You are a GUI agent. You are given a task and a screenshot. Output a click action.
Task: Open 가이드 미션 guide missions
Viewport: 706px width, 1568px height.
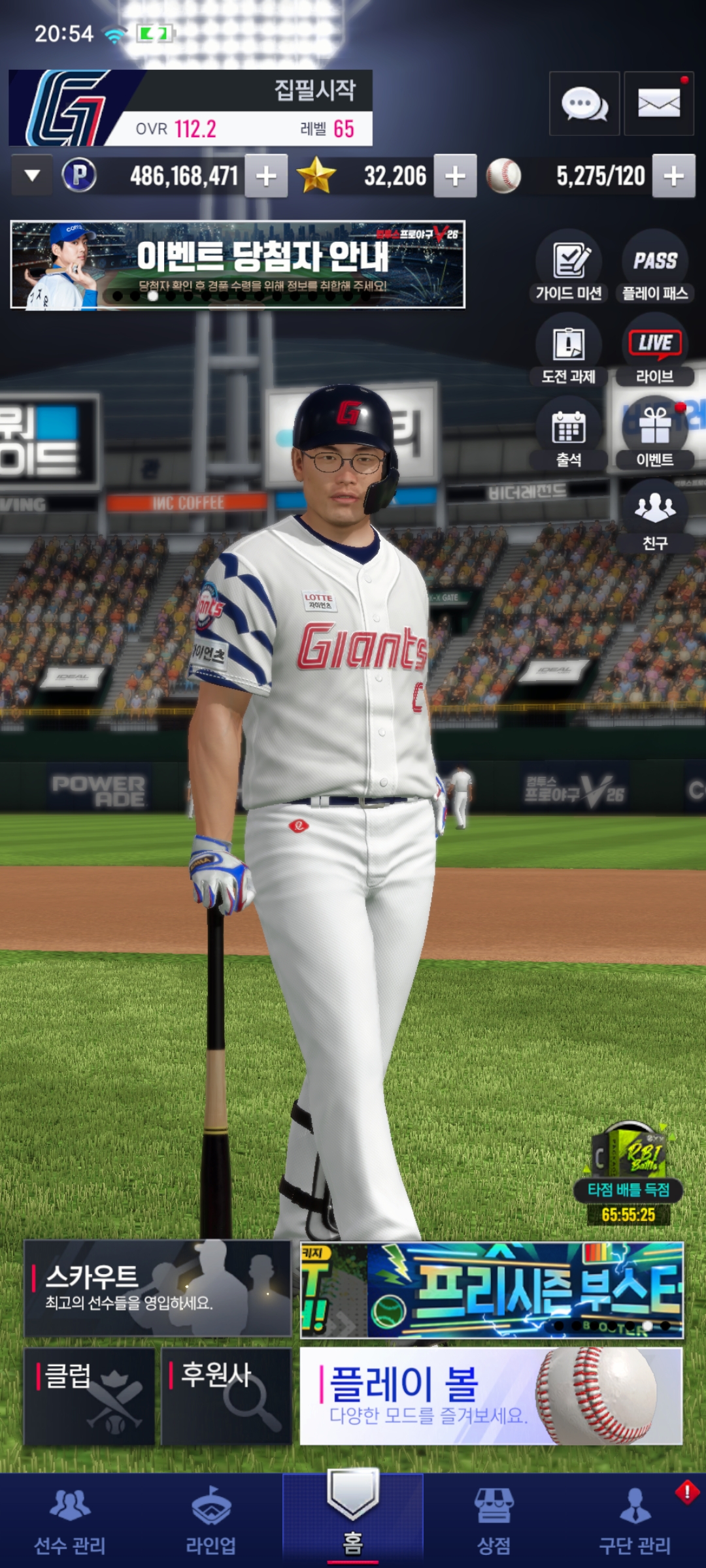click(x=569, y=266)
